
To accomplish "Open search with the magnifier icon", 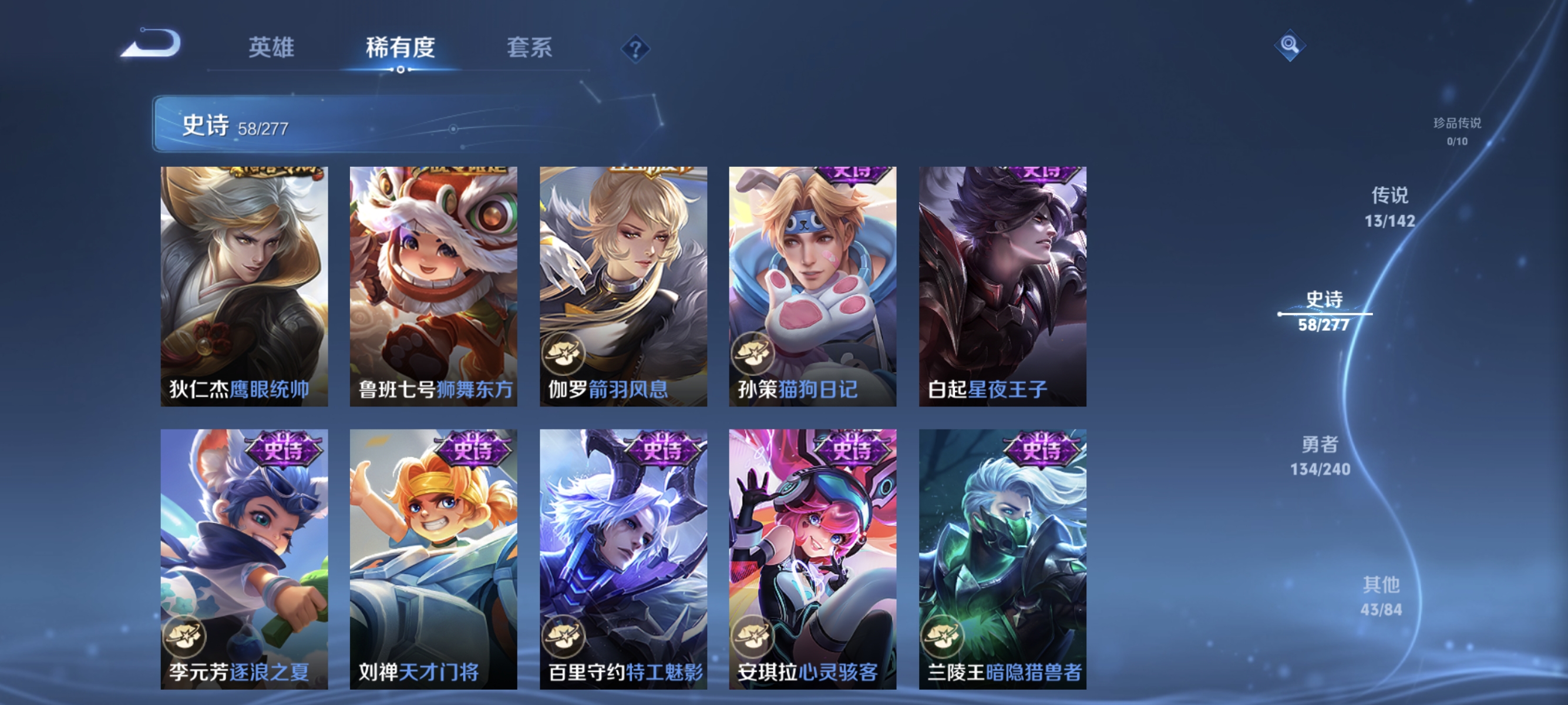I will pos(1290,45).
